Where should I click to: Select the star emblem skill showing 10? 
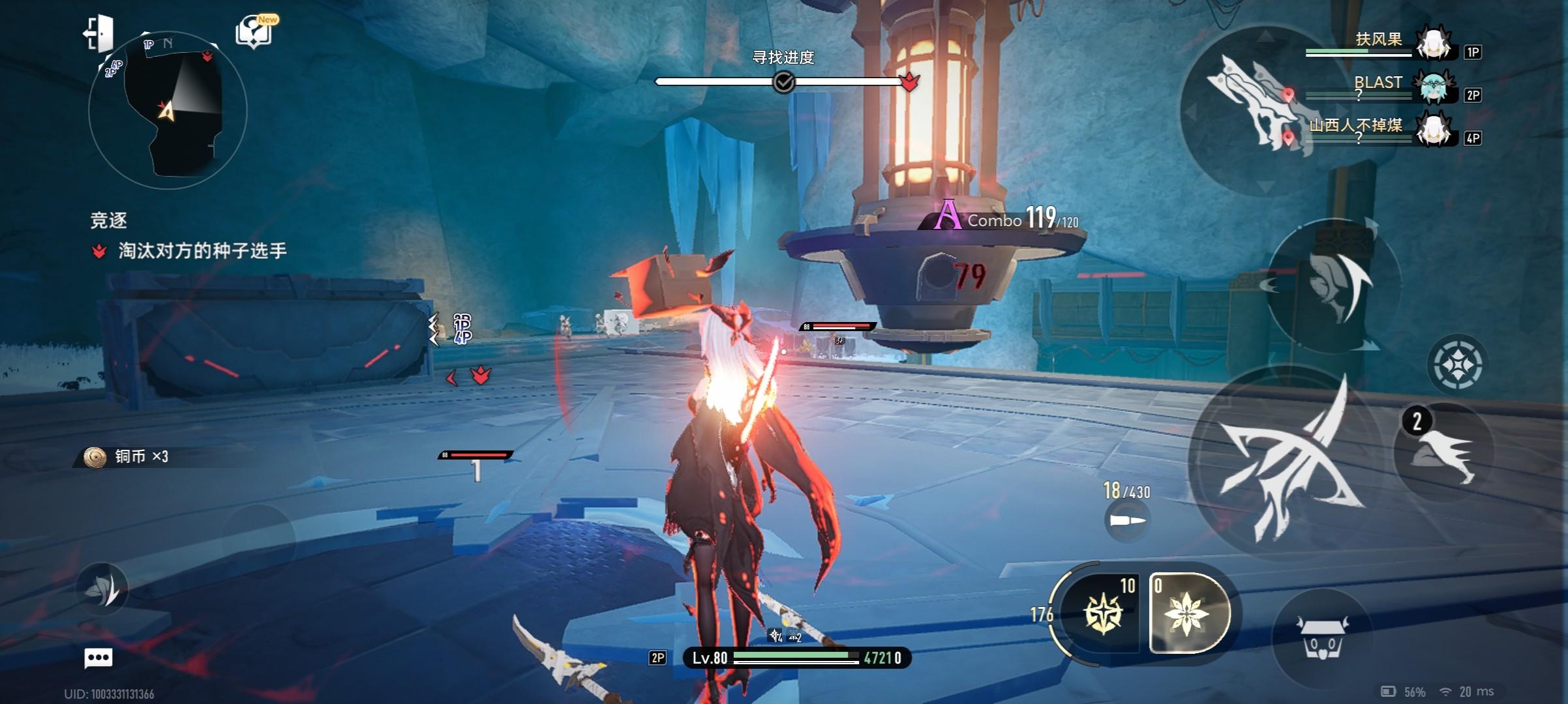(x=1102, y=613)
